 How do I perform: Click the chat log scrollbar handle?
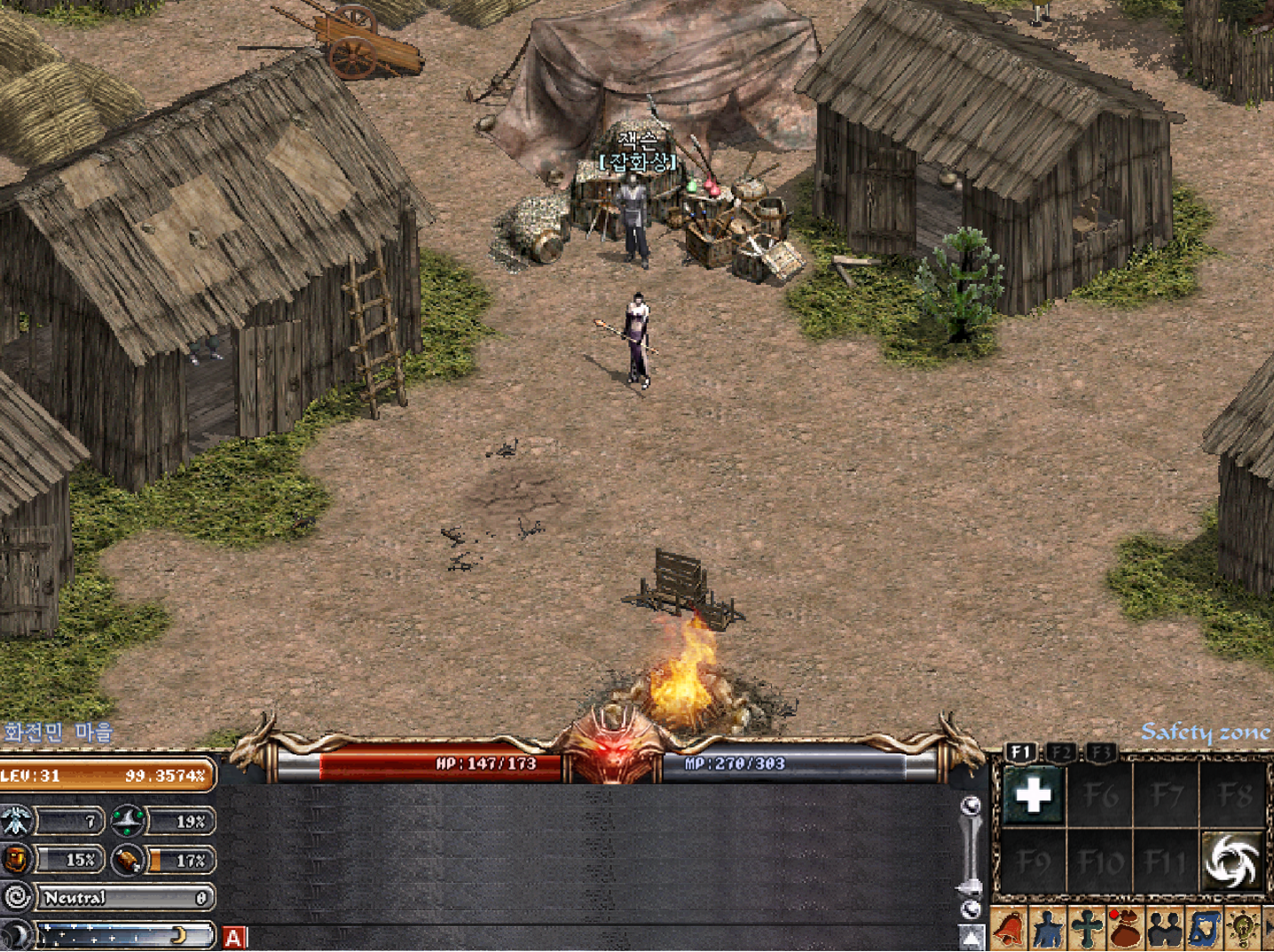[x=971, y=887]
